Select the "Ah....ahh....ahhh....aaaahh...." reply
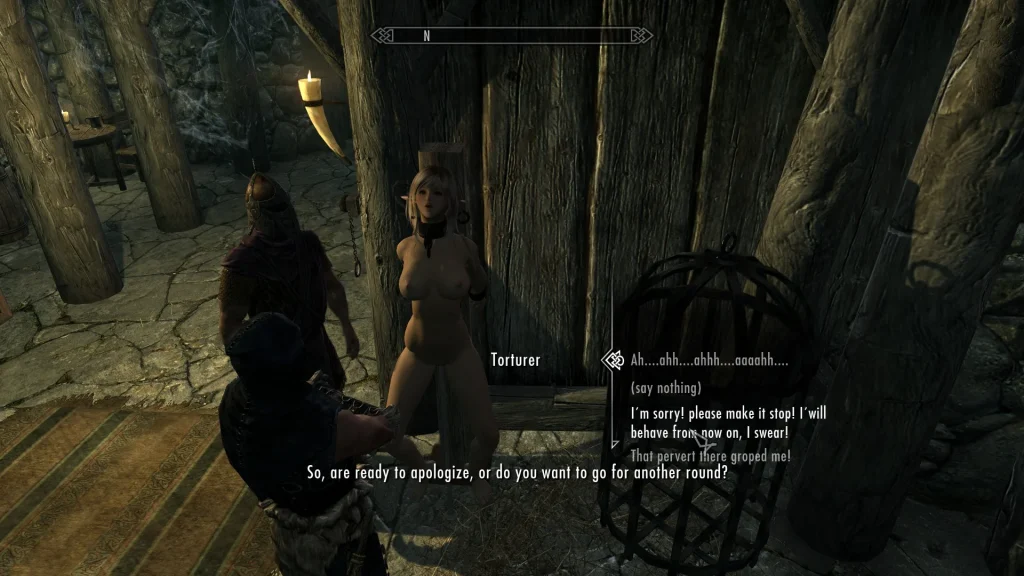1024x576 pixels. point(708,360)
